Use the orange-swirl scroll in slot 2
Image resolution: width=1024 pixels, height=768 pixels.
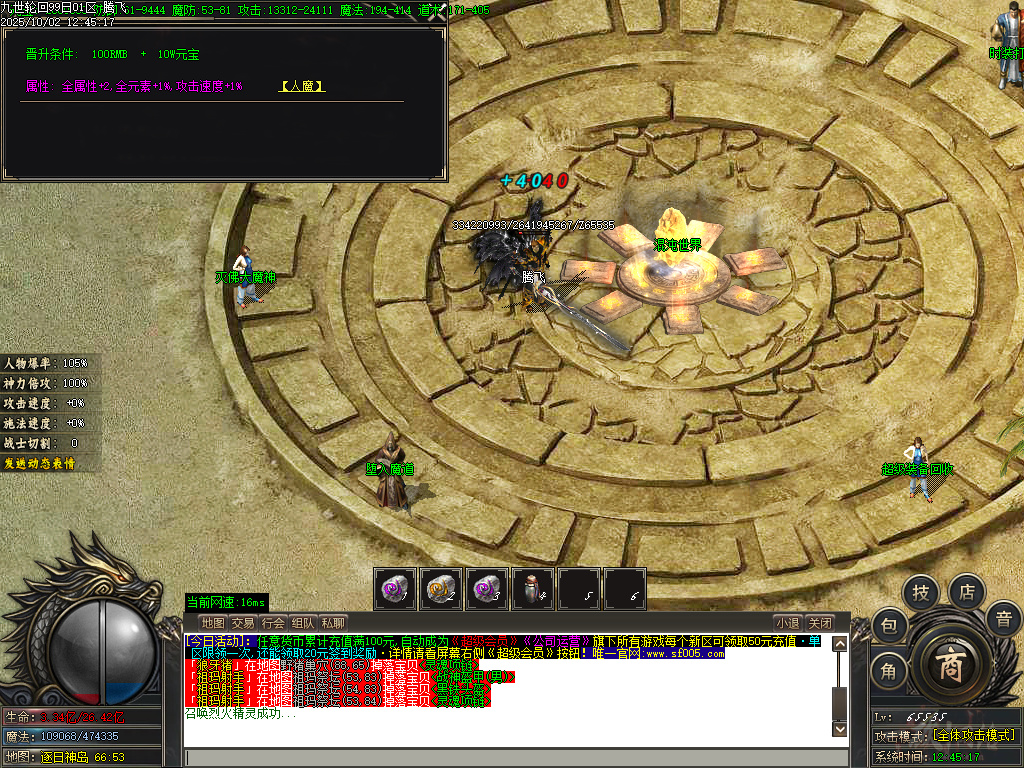coord(441,589)
